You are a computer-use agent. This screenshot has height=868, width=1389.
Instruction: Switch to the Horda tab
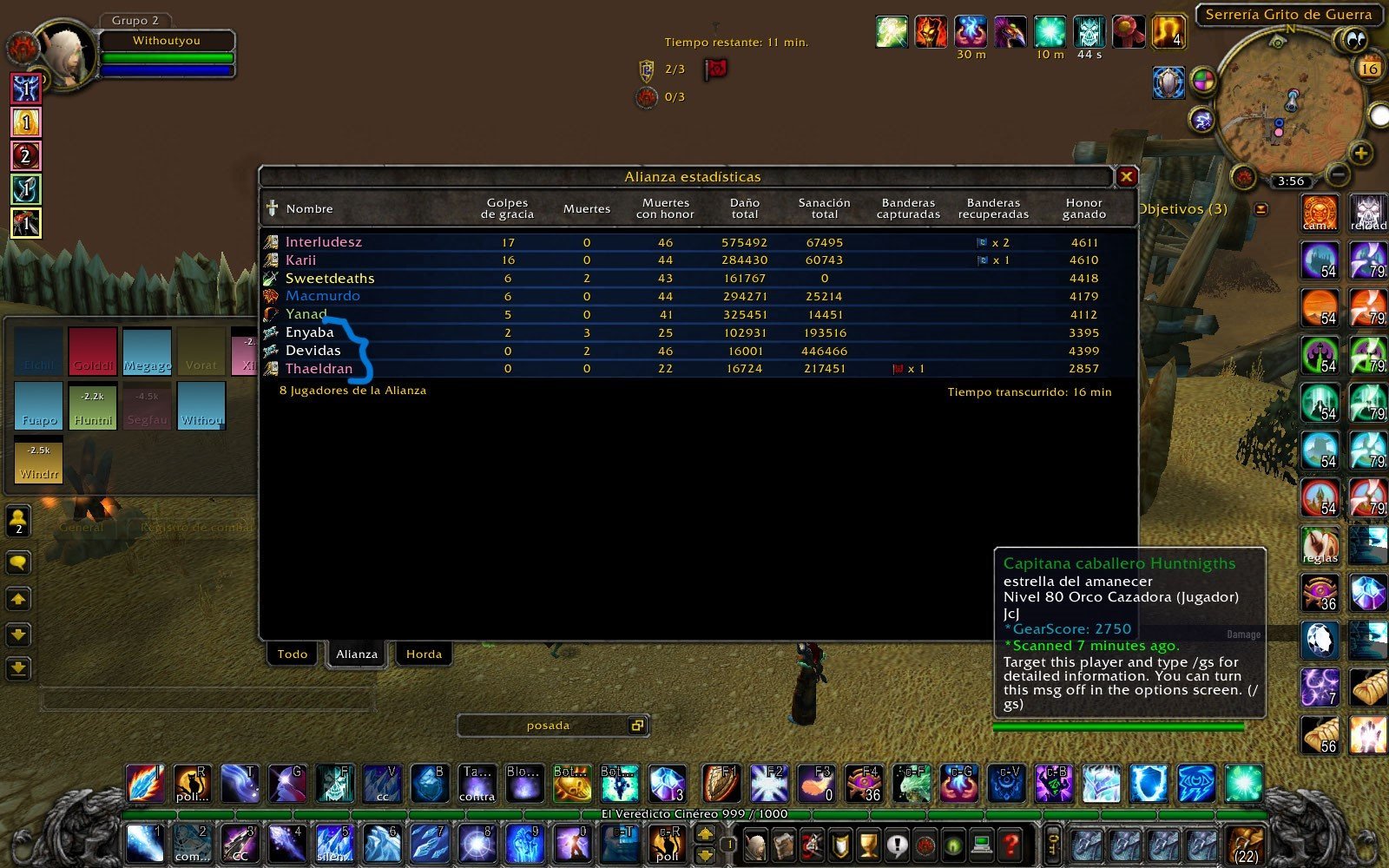(x=424, y=654)
